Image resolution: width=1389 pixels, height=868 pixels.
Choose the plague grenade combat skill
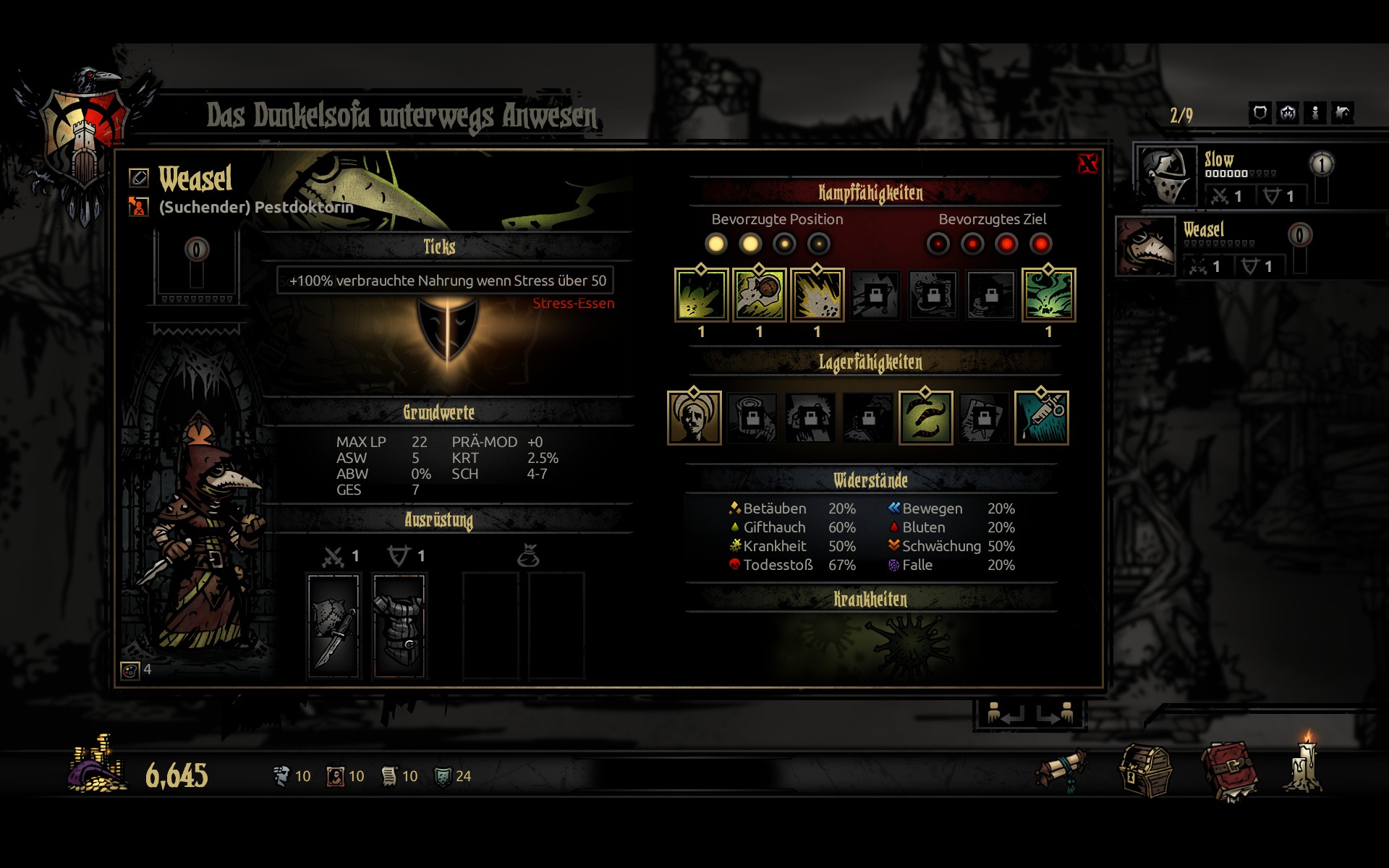(759, 295)
